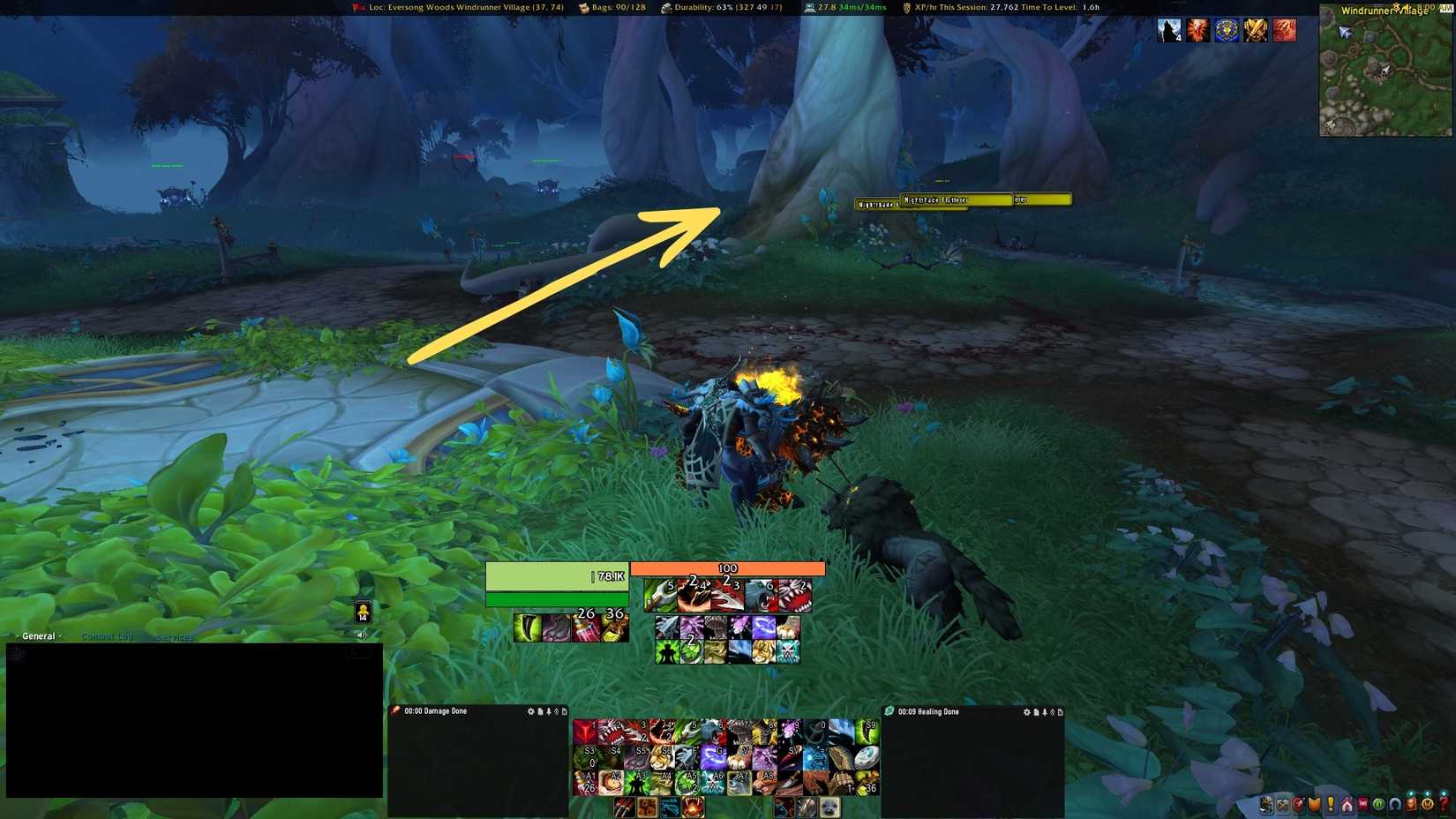Select the Professions micro-menu icon
The height and width of the screenshot is (819, 1456).
pyautogui.click(x=1282, y=804)
